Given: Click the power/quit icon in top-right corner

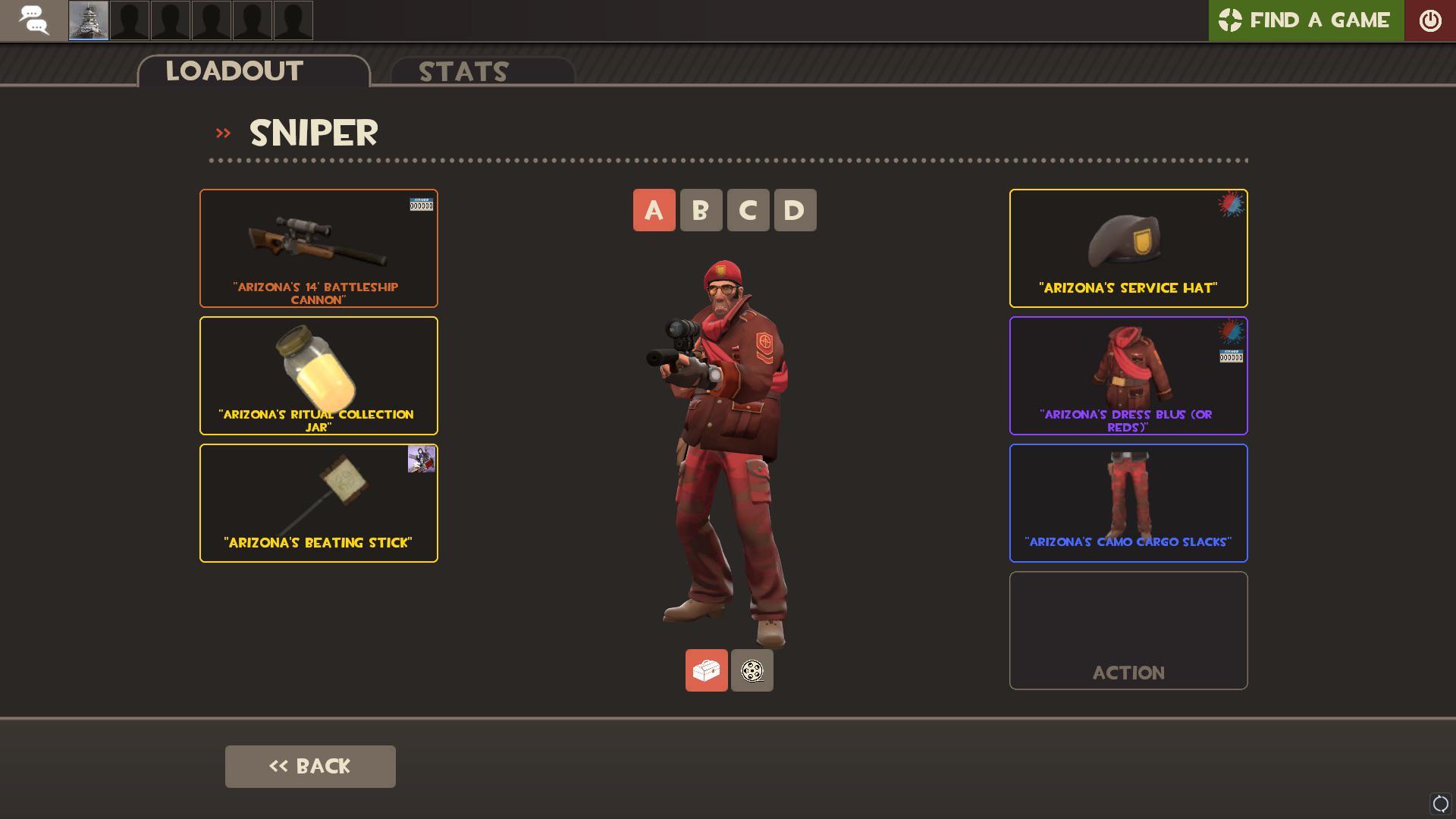Looking at the screenshot, I should (1430, 20).
